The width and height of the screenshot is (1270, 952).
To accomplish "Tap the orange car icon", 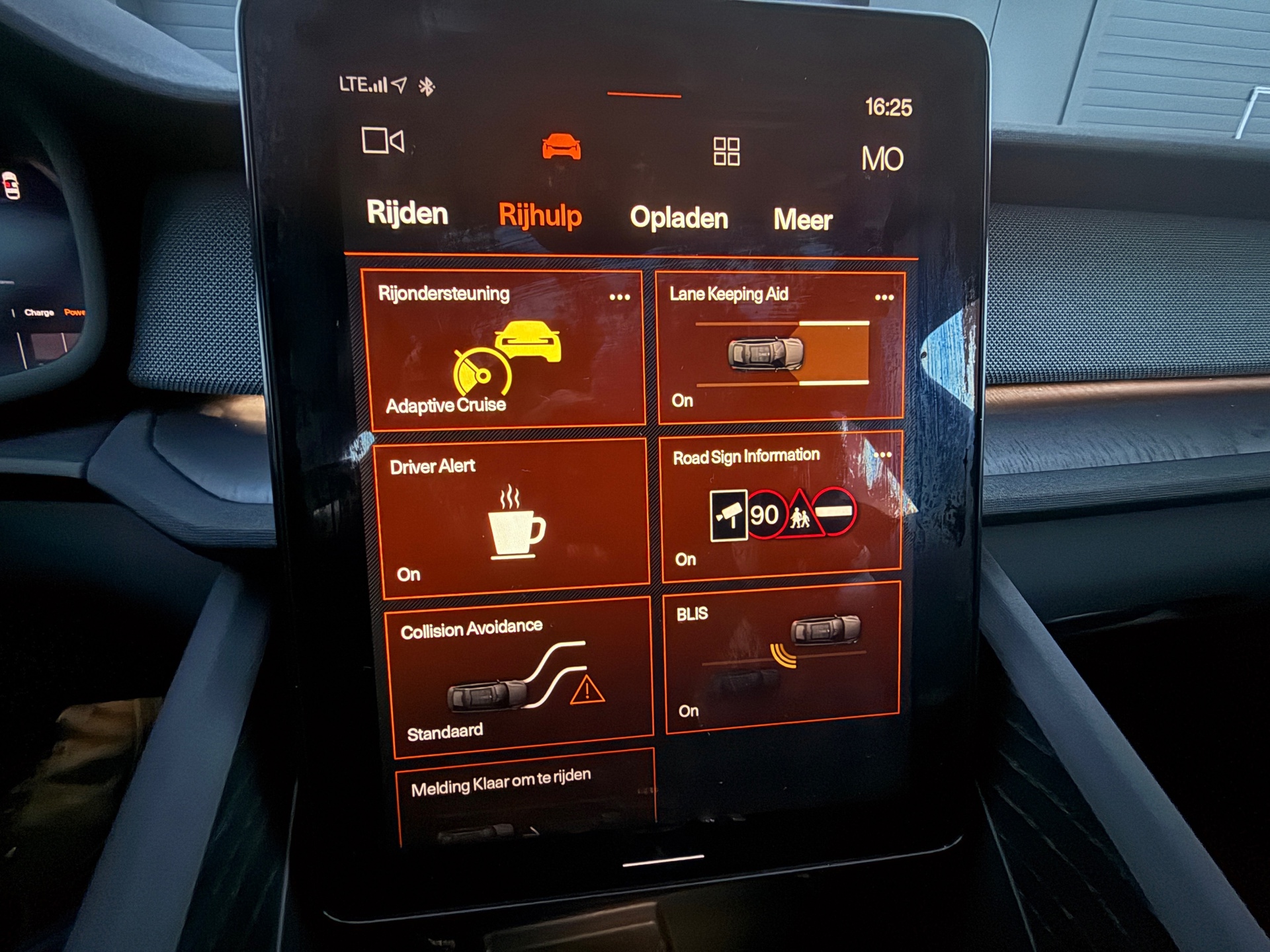I will [561, 146].
